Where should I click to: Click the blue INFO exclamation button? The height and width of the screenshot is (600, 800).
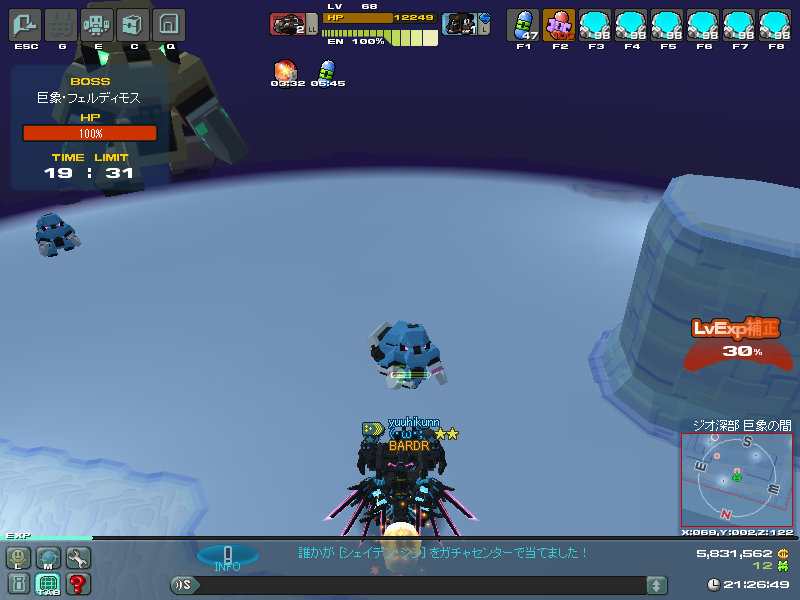coord(227,556)
